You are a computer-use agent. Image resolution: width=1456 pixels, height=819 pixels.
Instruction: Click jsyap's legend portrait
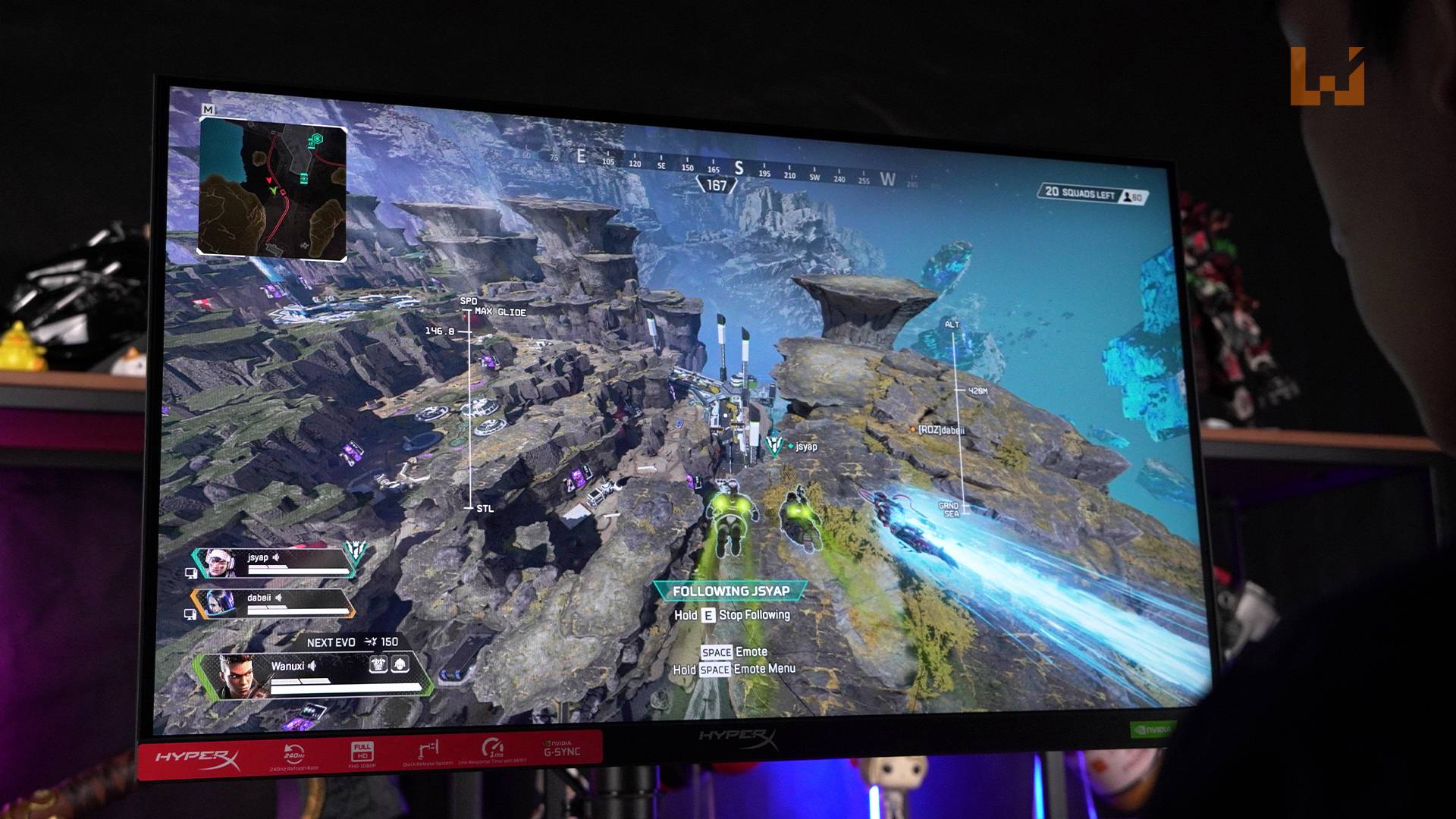point(220,563)
